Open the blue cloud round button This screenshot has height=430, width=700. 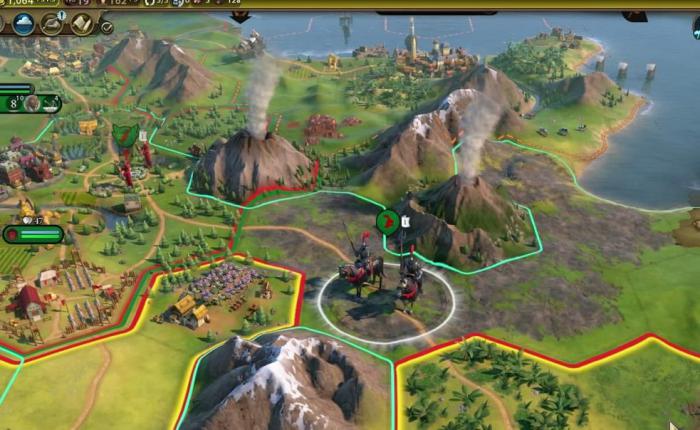point(22,24)
